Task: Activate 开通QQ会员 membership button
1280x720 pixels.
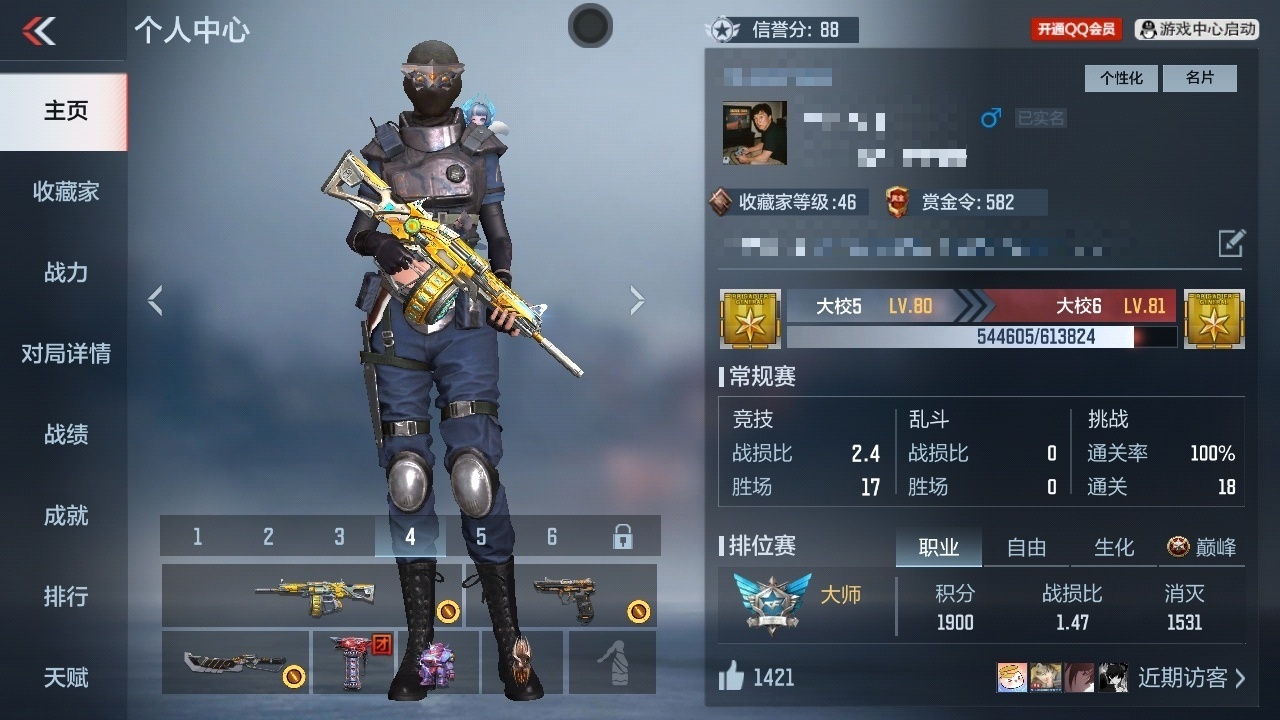Action: pos(1076,29)
